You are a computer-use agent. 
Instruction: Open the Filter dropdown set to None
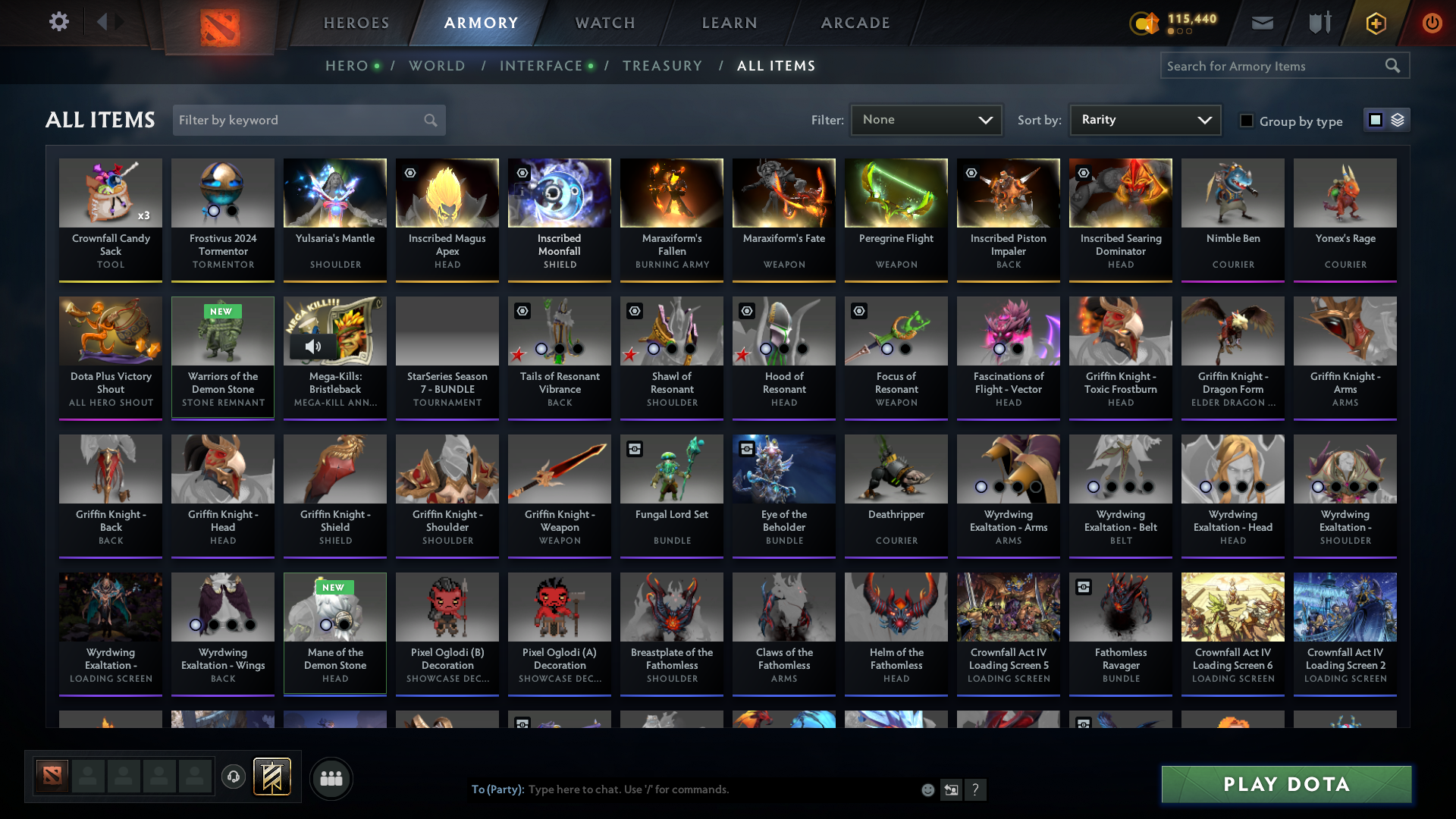coord(925,119)
